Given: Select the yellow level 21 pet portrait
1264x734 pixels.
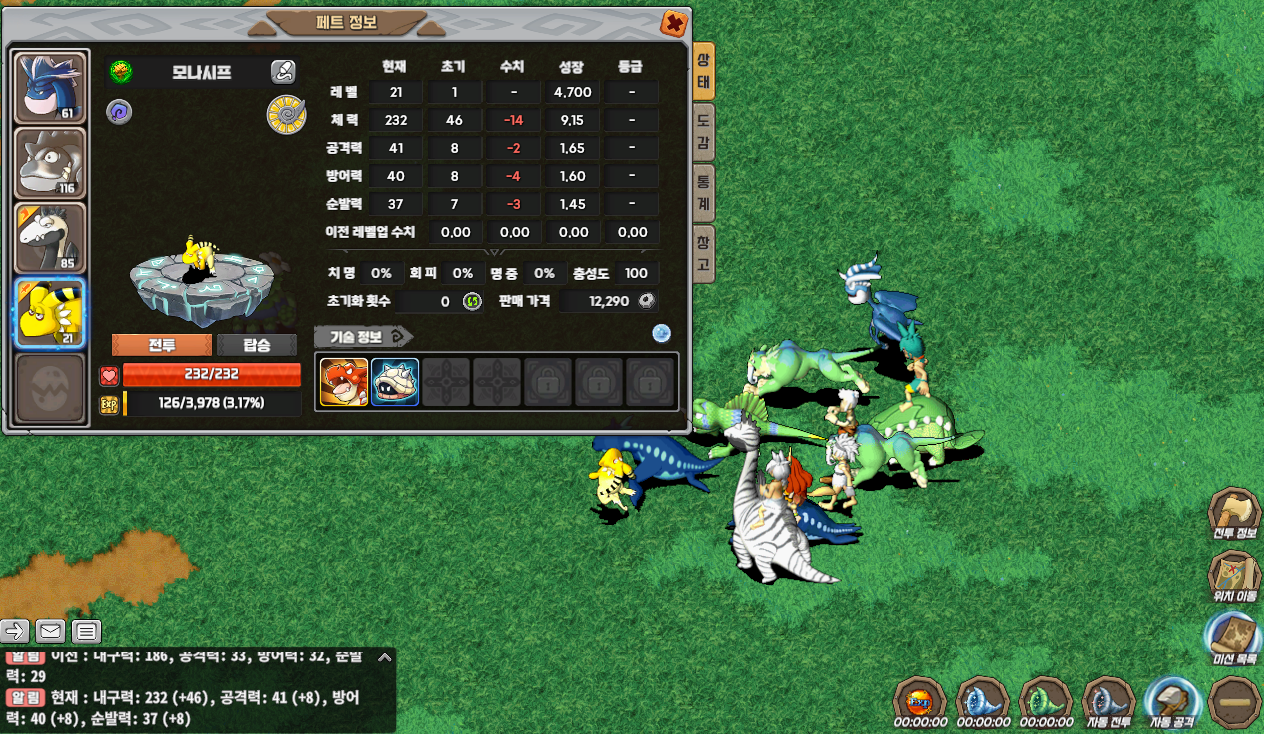Looking at the screenshot, I should 50,312.
